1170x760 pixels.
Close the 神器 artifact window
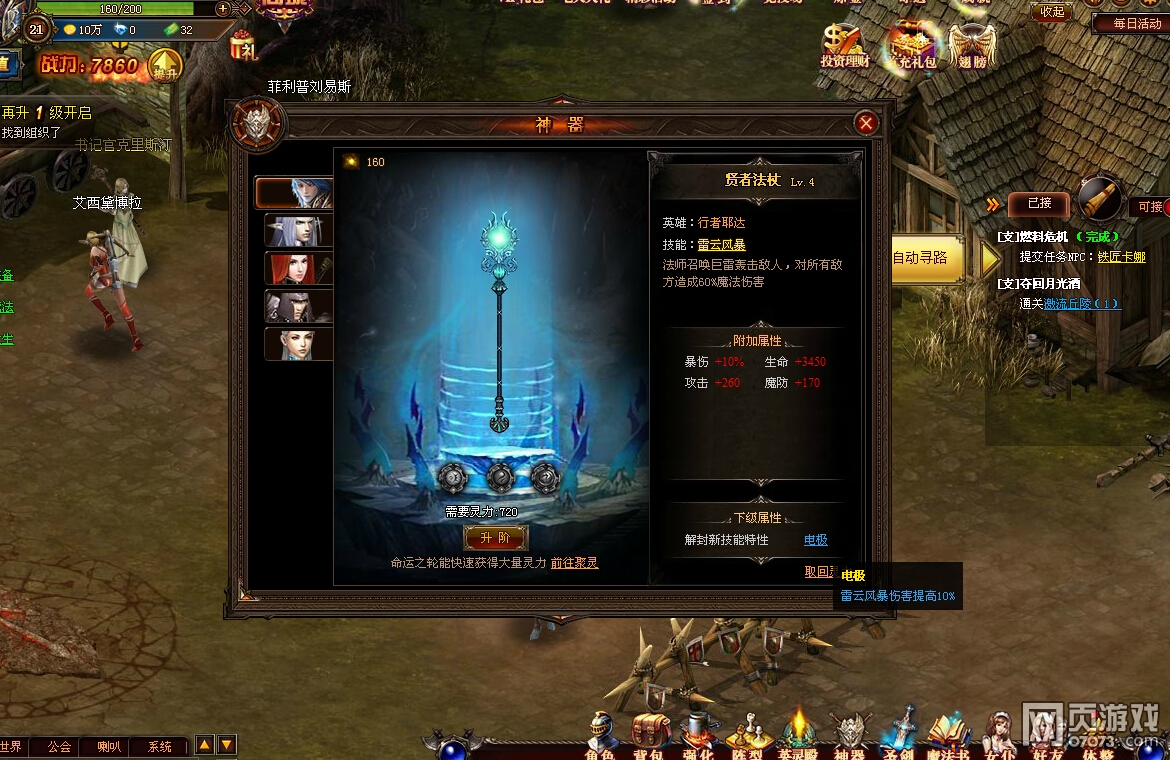[866, 123]
